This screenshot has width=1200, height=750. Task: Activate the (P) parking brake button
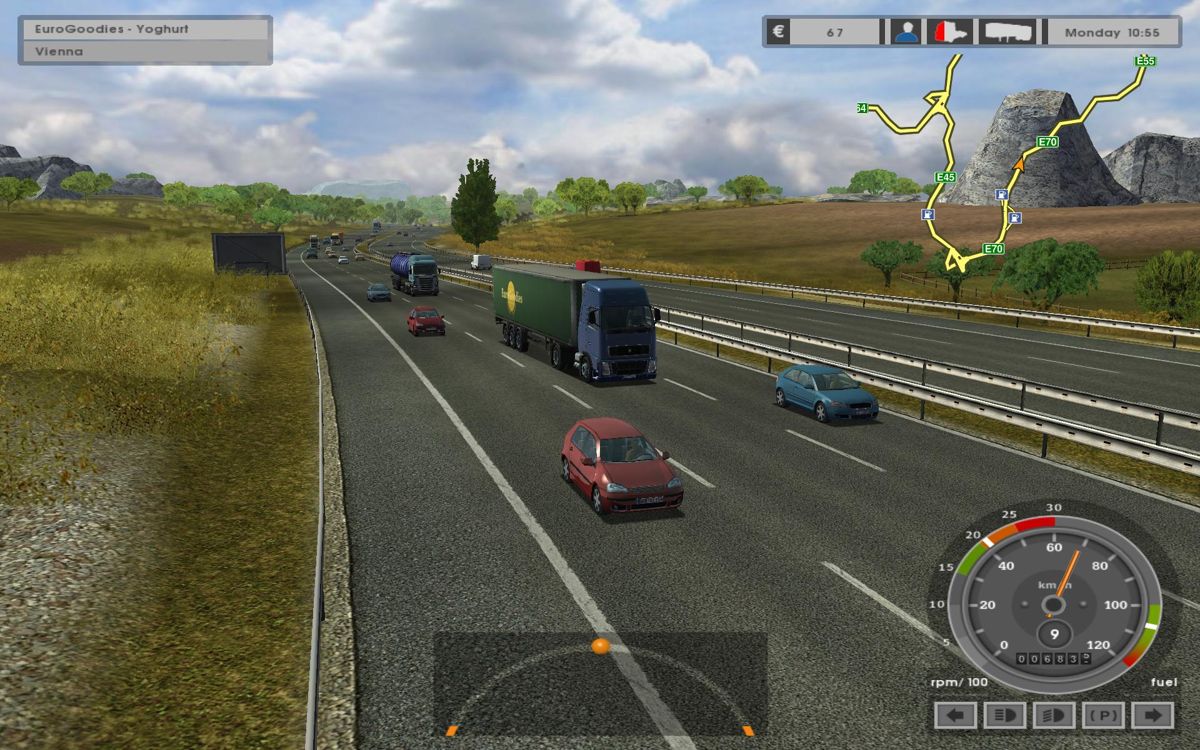1104,715
